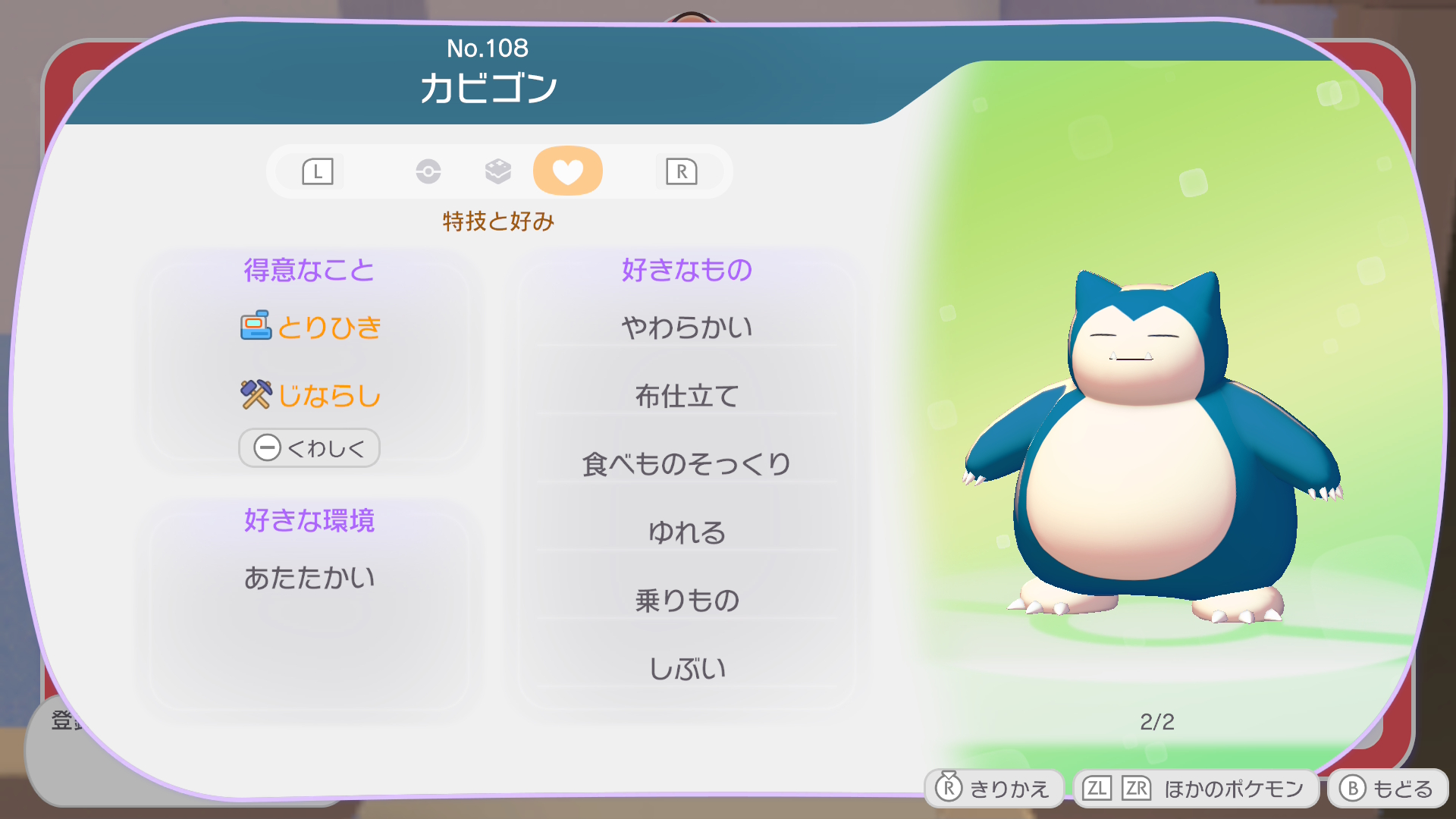Open the cube-icon tab
The width and height of the screenshot is (1456, 819).
point(497,171)
